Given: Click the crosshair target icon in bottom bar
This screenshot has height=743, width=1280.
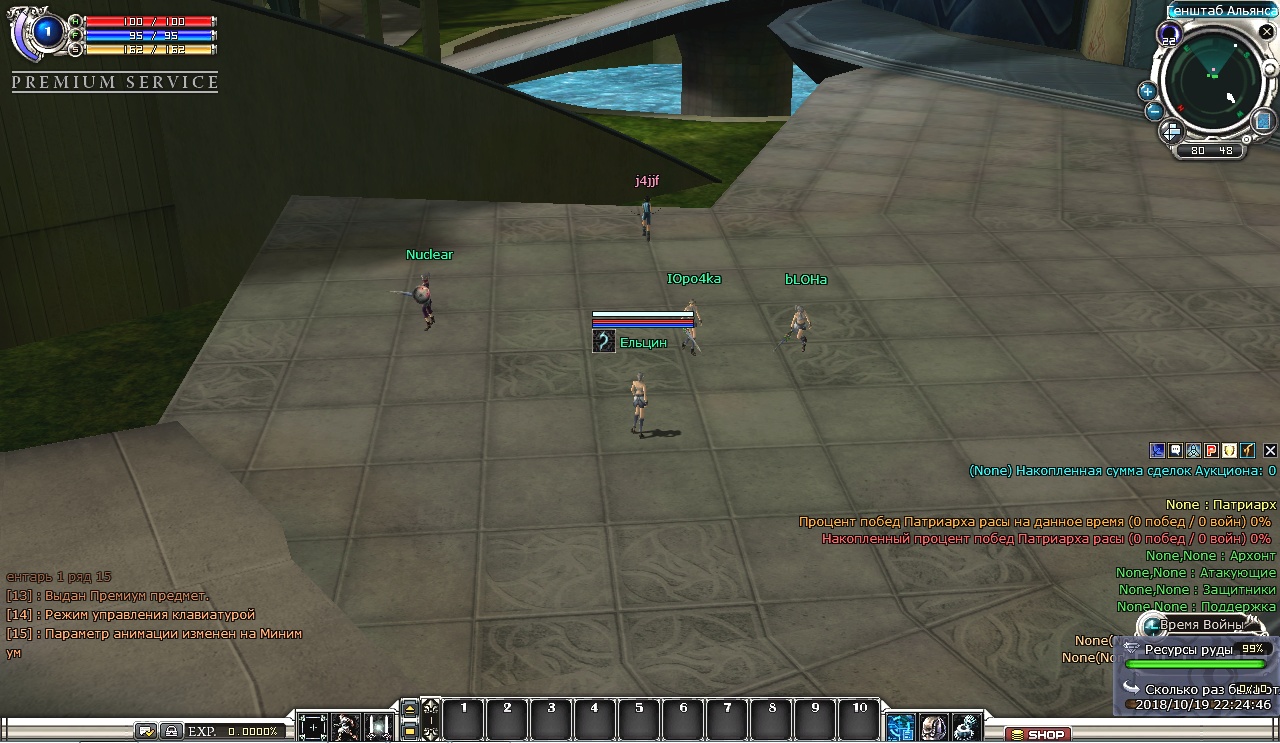Looking at the screenshot, I should pos(313,727).
